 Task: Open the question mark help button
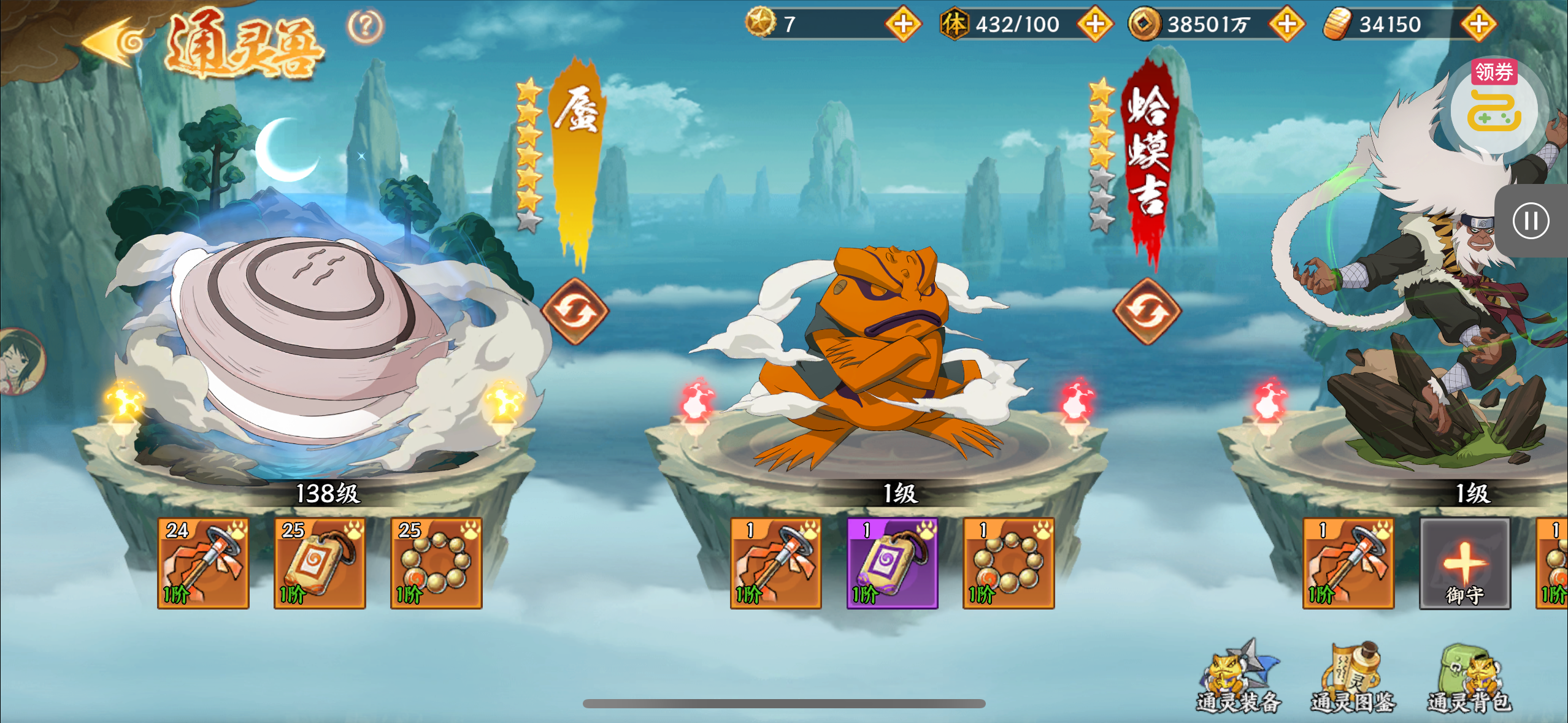tap(366, 26)
